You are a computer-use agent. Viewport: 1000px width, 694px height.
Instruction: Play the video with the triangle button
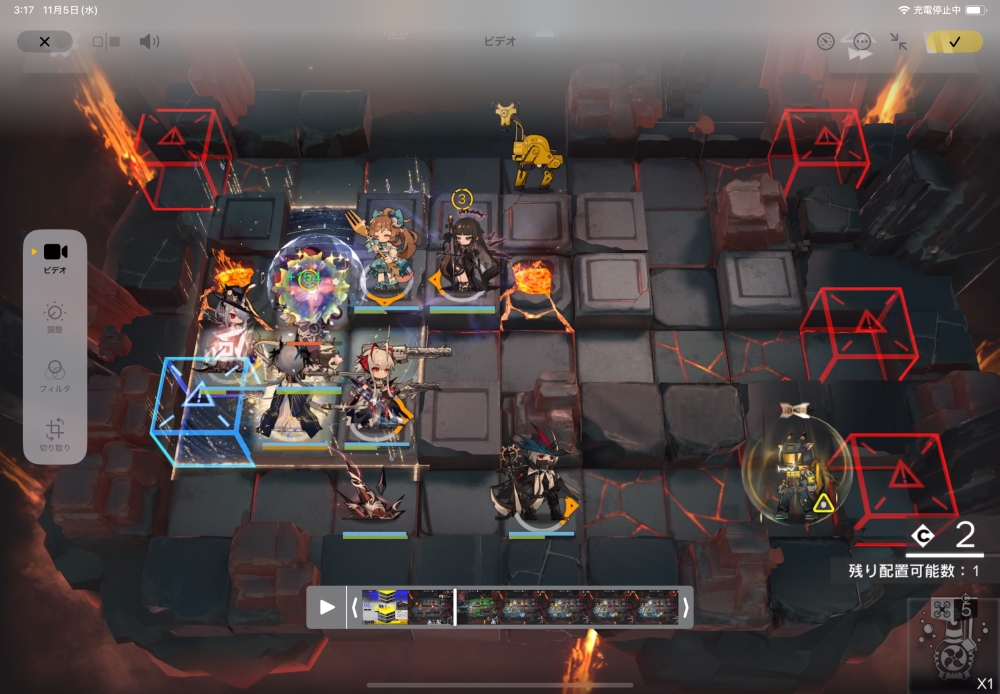click(x=326, y=607)
